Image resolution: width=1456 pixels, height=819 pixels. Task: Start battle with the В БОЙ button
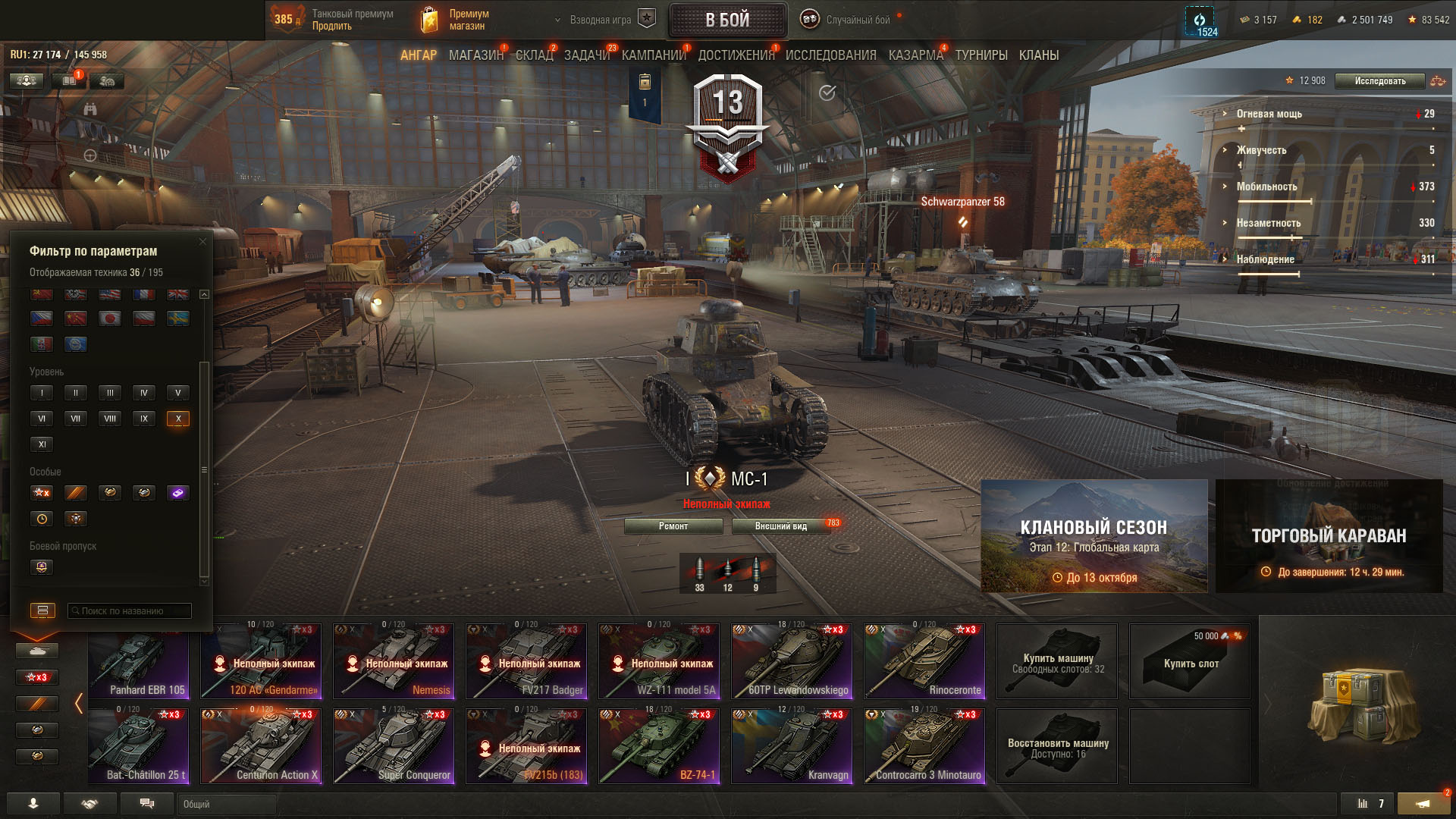[727, 20]
